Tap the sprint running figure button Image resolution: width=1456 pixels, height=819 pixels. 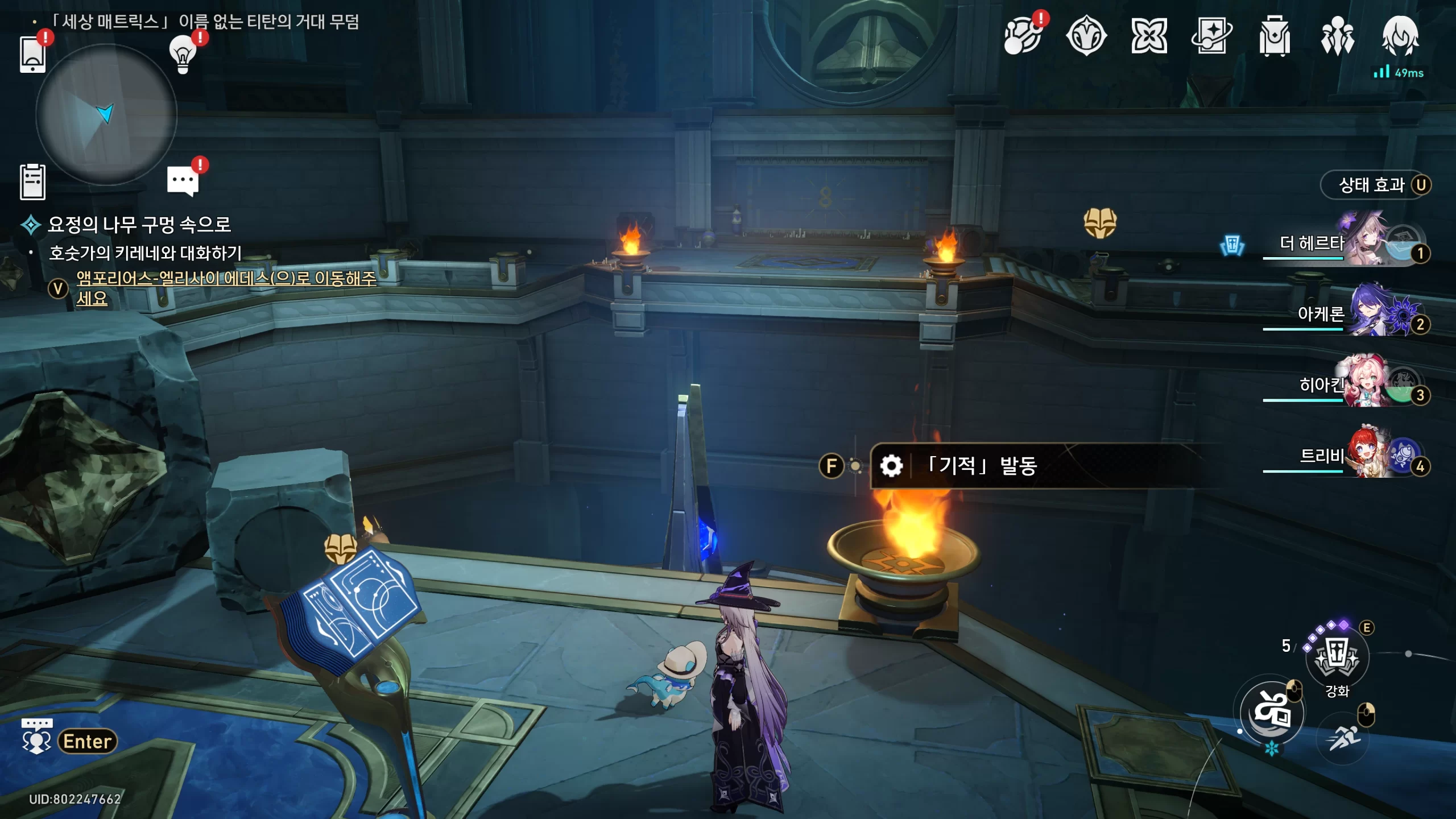1343,738
